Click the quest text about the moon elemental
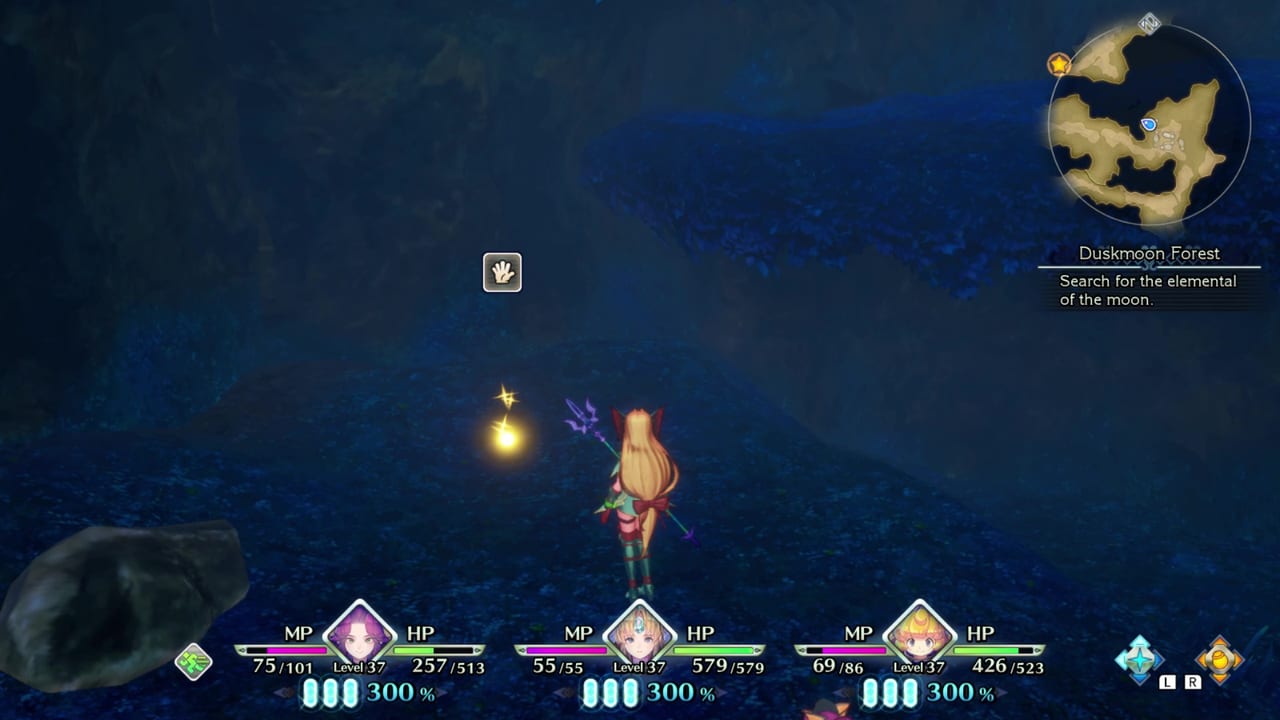Viewport: 1280px width, 720px height. pos(1146,290)
